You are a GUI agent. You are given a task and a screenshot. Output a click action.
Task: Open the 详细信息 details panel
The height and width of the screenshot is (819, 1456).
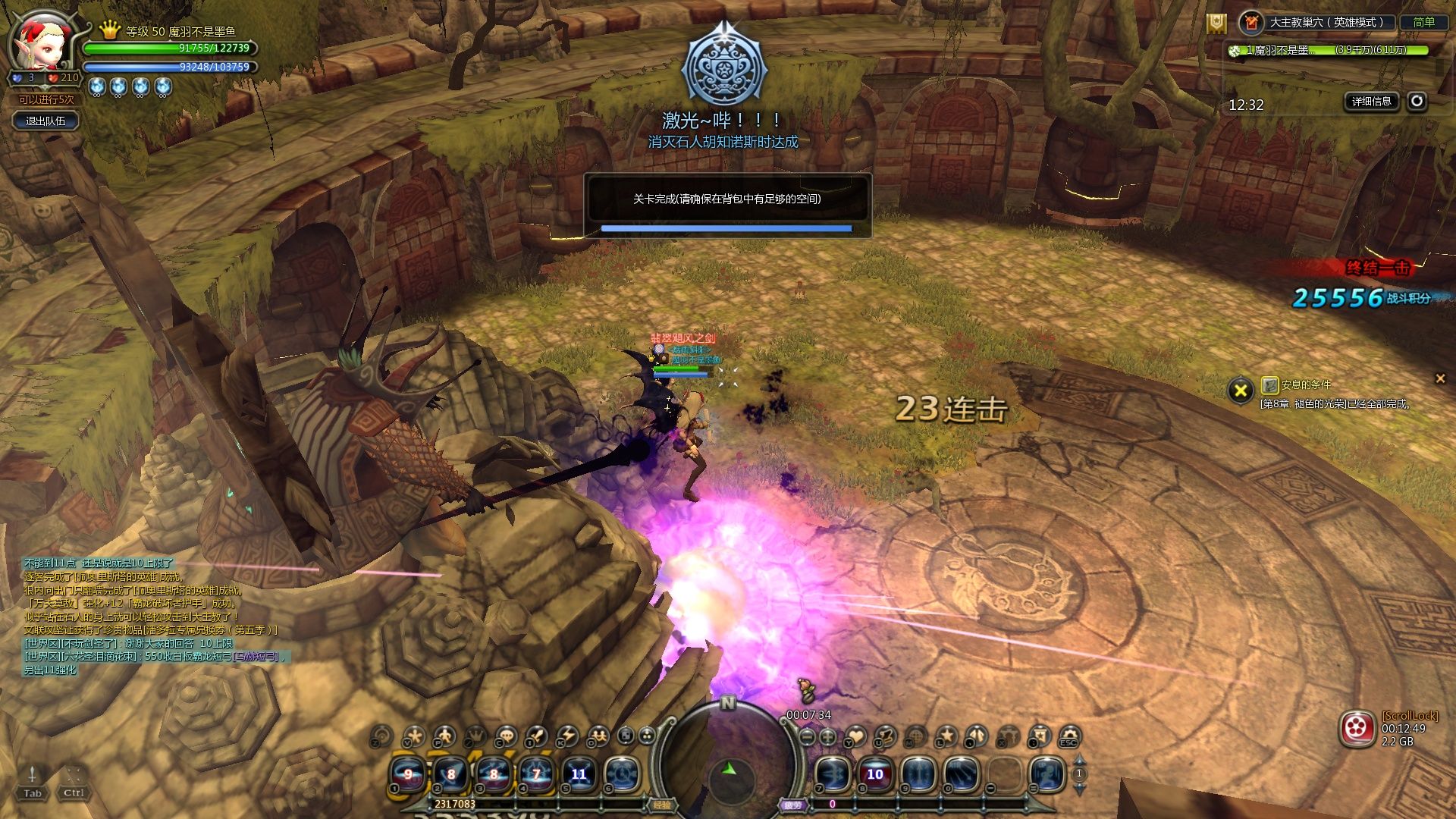[1371, 101]
